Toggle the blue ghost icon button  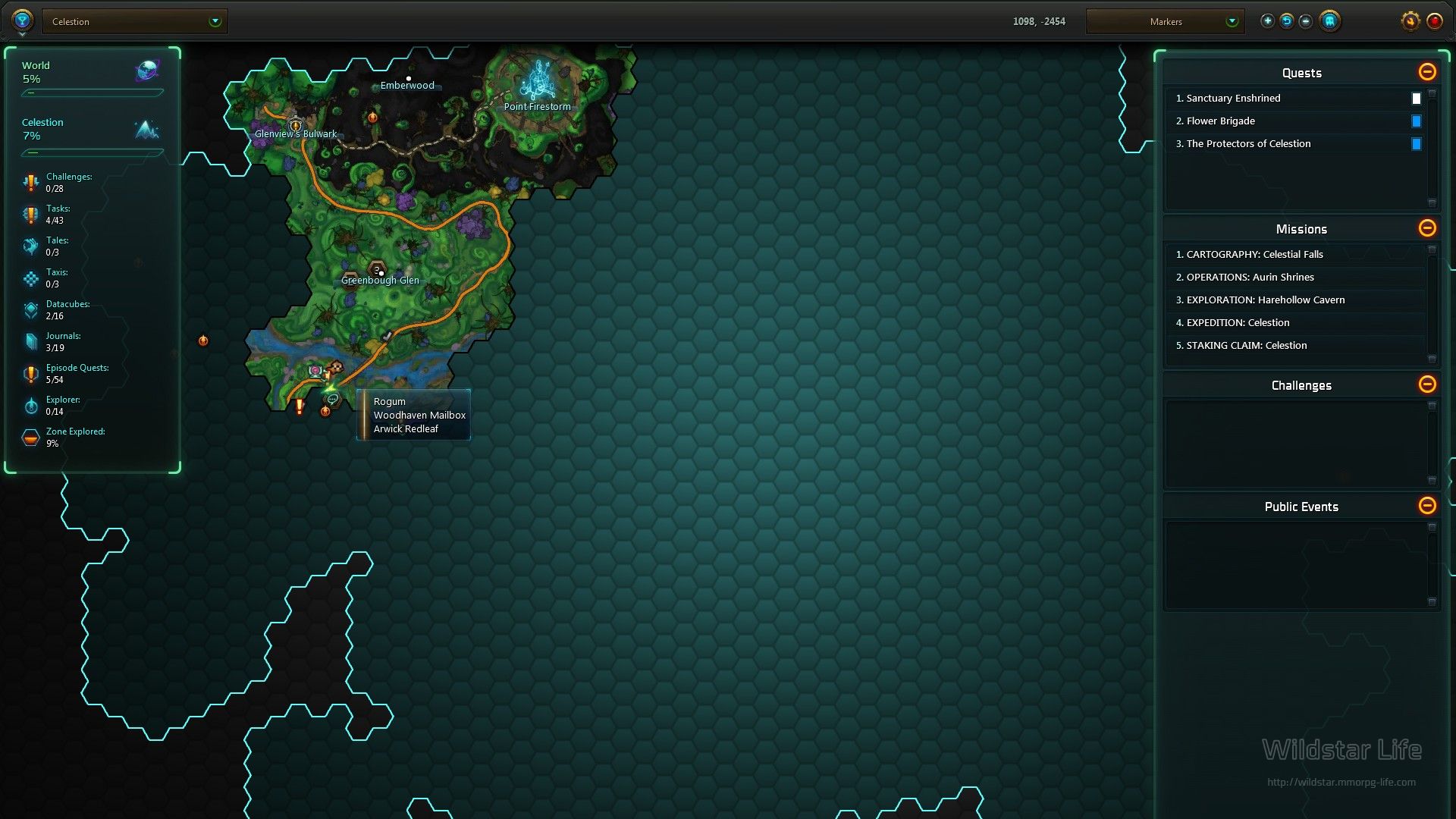(1329, 21)
